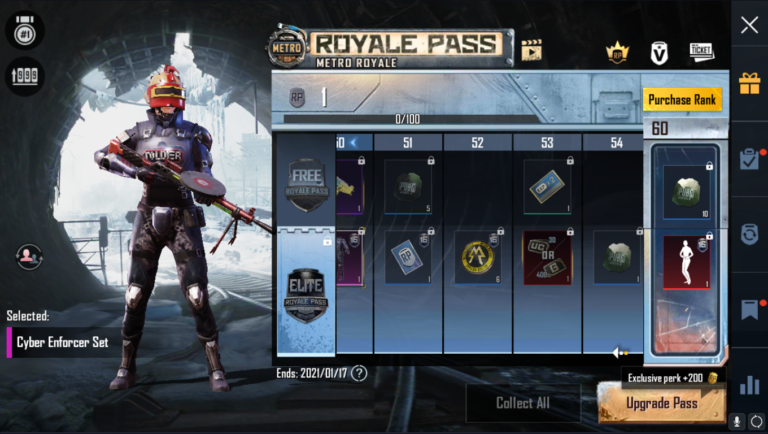Image resolution: width=768 pixels, height=434 pixels.
Task: Select the UC or coupon reward at rank 53
Action: pyautogui.click(x=547, y=257)
